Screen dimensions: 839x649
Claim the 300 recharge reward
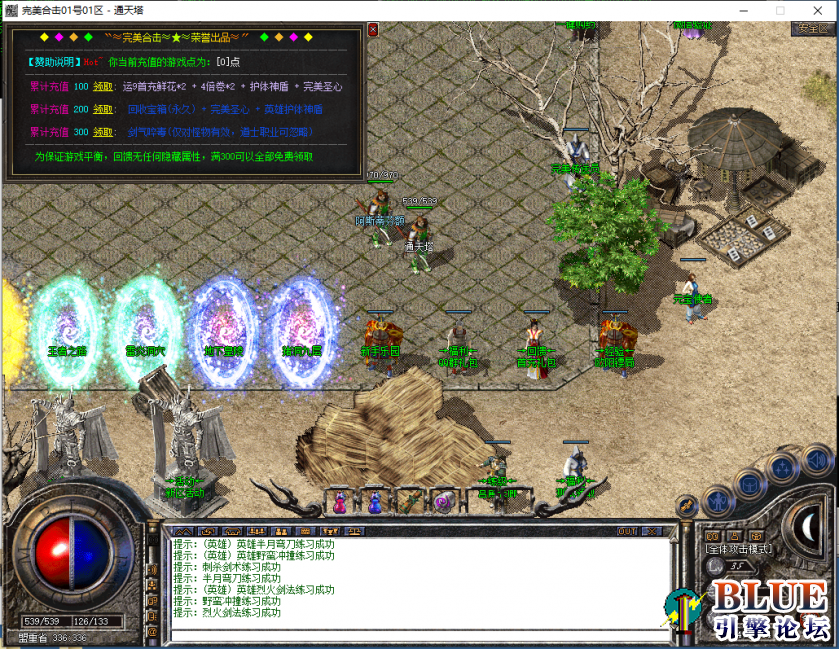[103, 132]
